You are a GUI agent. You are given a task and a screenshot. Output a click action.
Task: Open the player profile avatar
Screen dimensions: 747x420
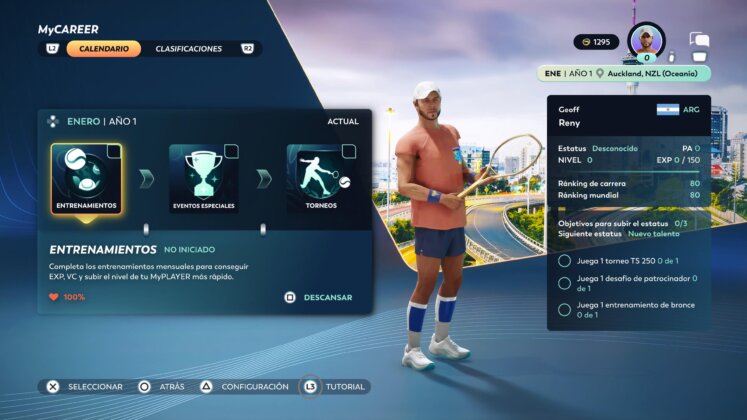click(x=647, y=41)
